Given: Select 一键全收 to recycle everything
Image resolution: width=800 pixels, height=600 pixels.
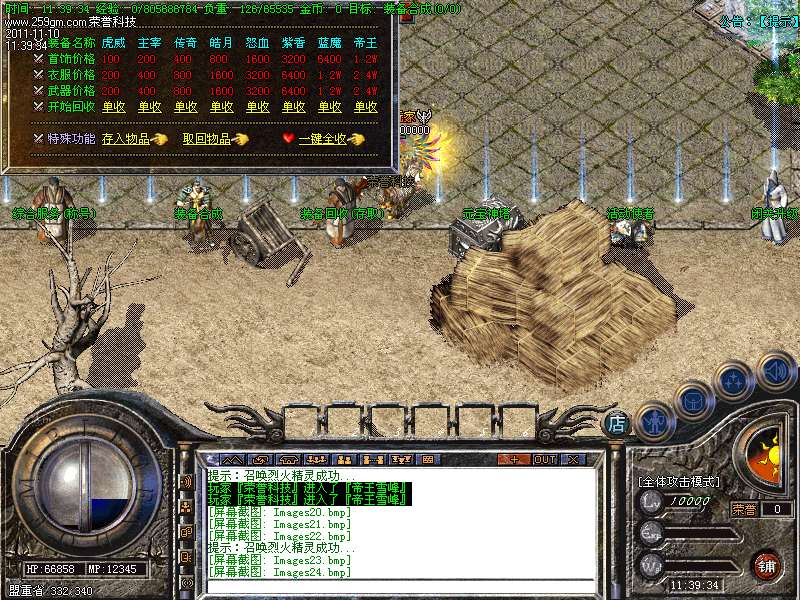Looking at the screenshot, I should click(322, 139).
